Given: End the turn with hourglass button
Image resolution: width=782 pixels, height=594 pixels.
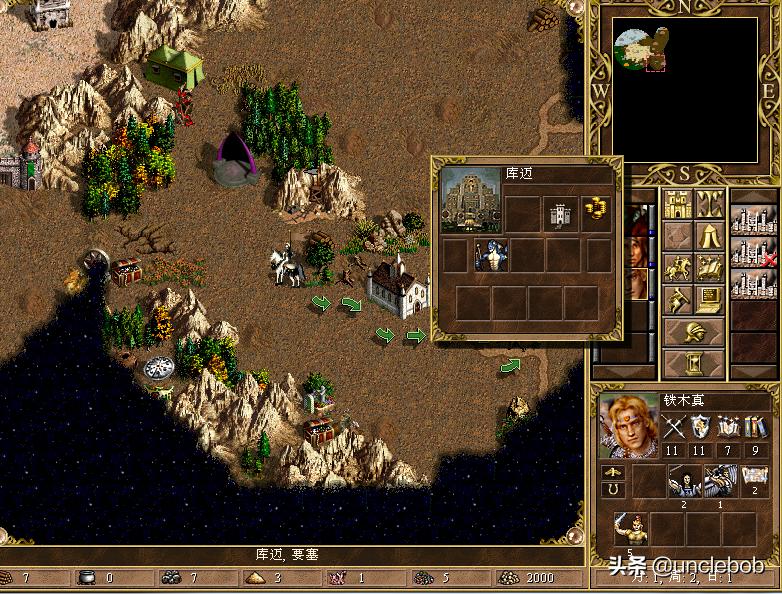Looking at the screenshot, I should 694,361.
